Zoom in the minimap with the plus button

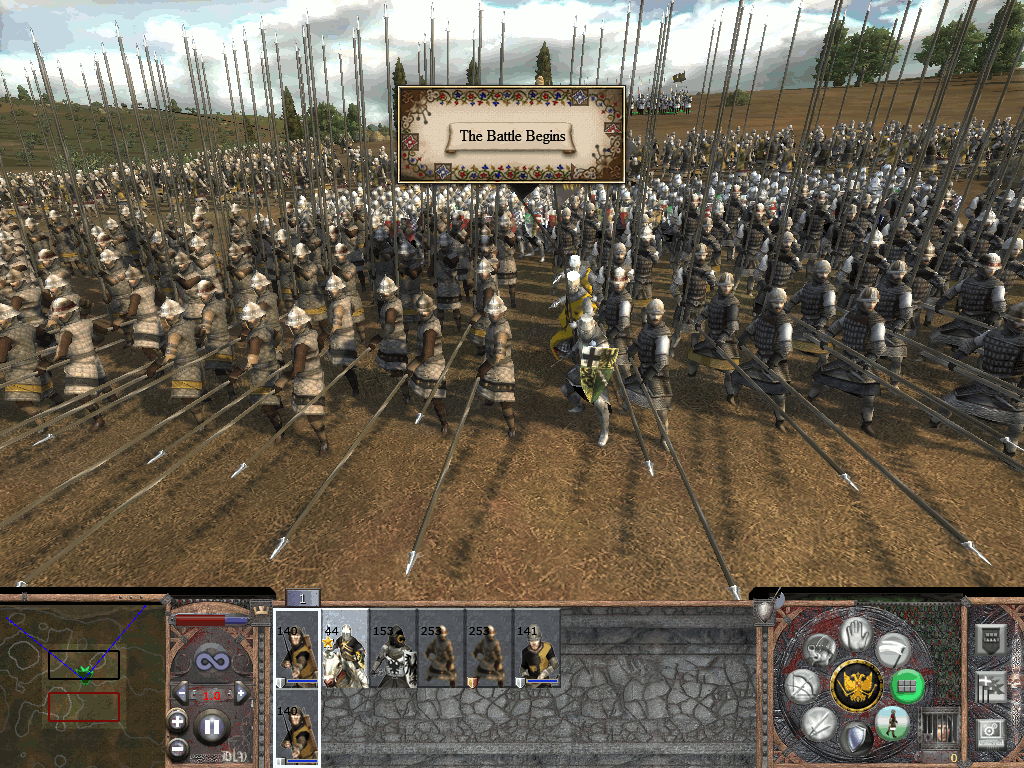[177, 721]
